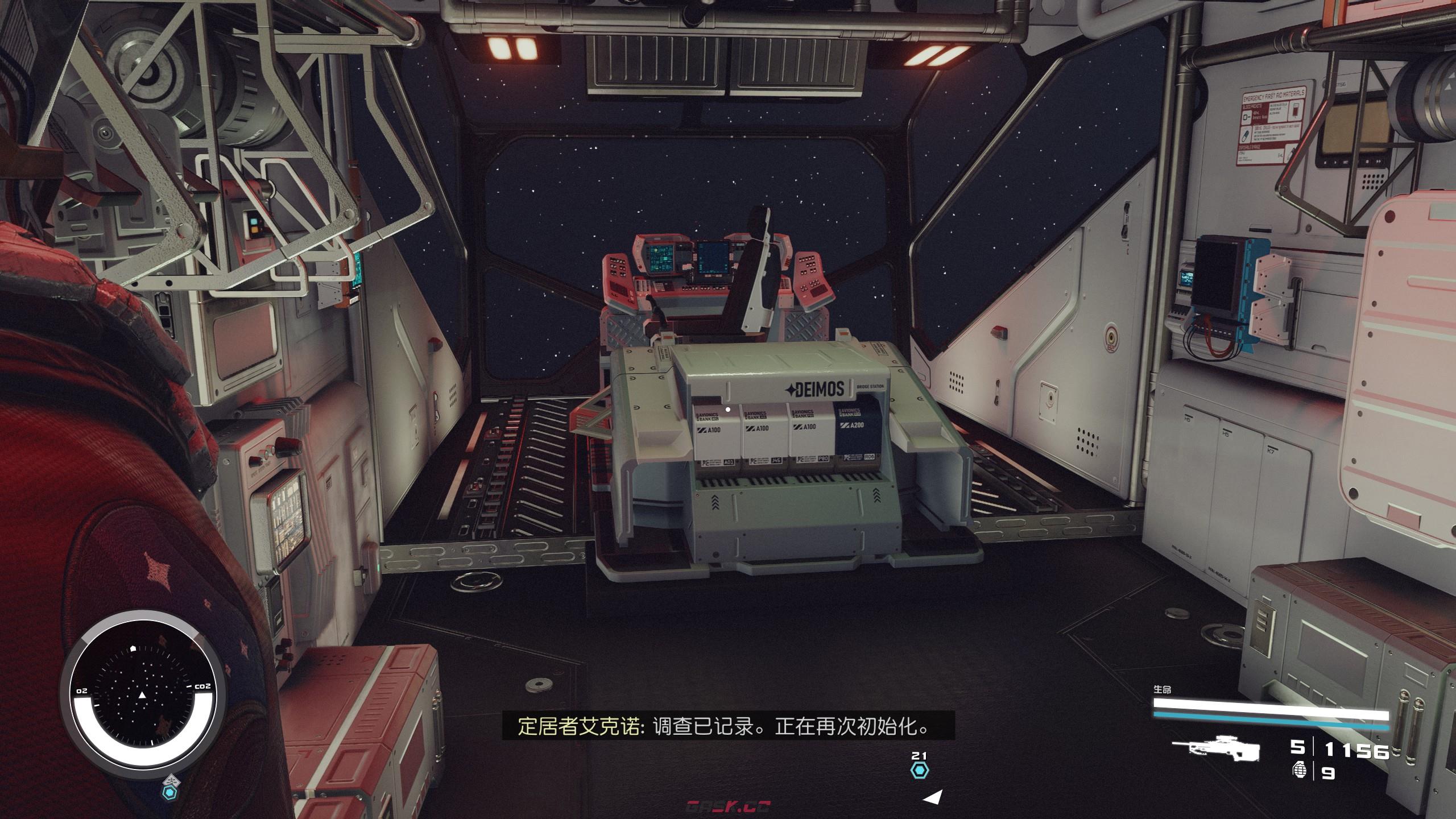This screenshot has width=1456, height=819.
Task: Click the hexagon objective marker labeled 21
Action: 919,771
